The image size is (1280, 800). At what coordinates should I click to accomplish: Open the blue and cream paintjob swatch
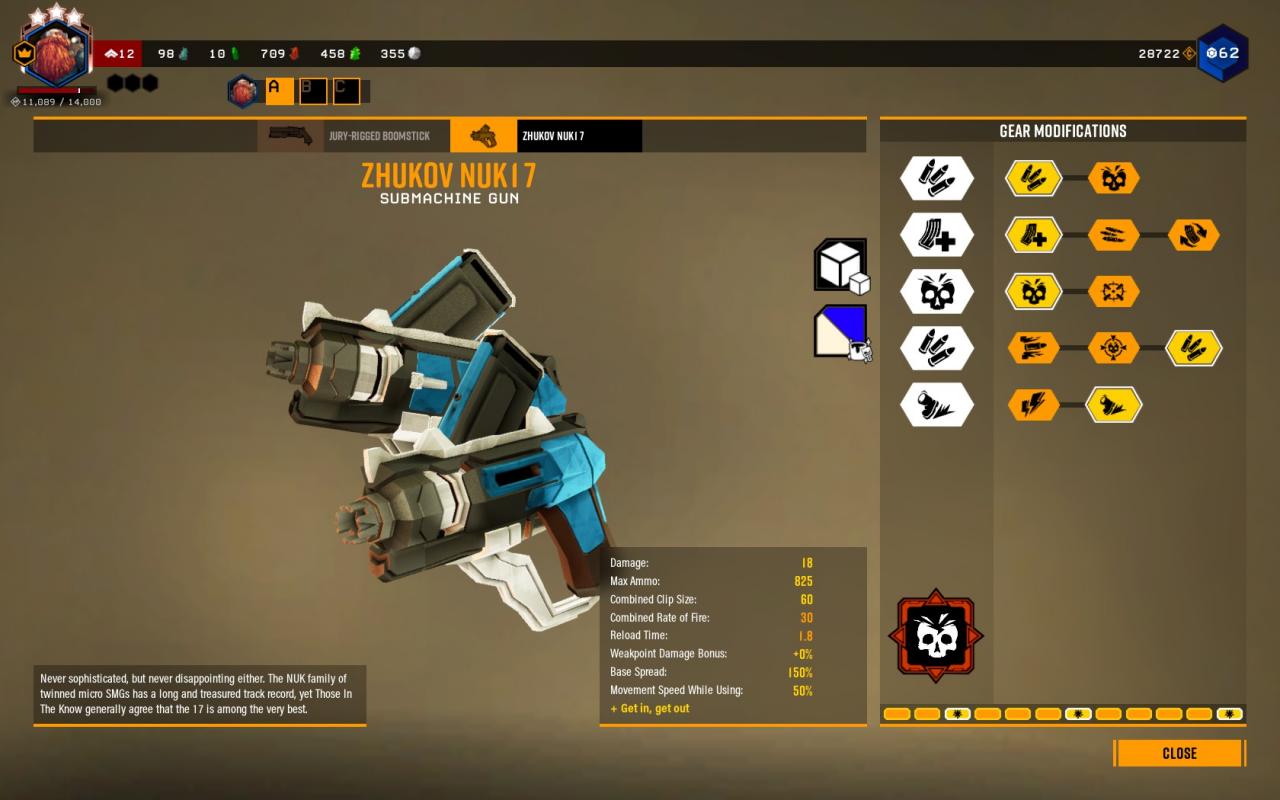[840, 331]
